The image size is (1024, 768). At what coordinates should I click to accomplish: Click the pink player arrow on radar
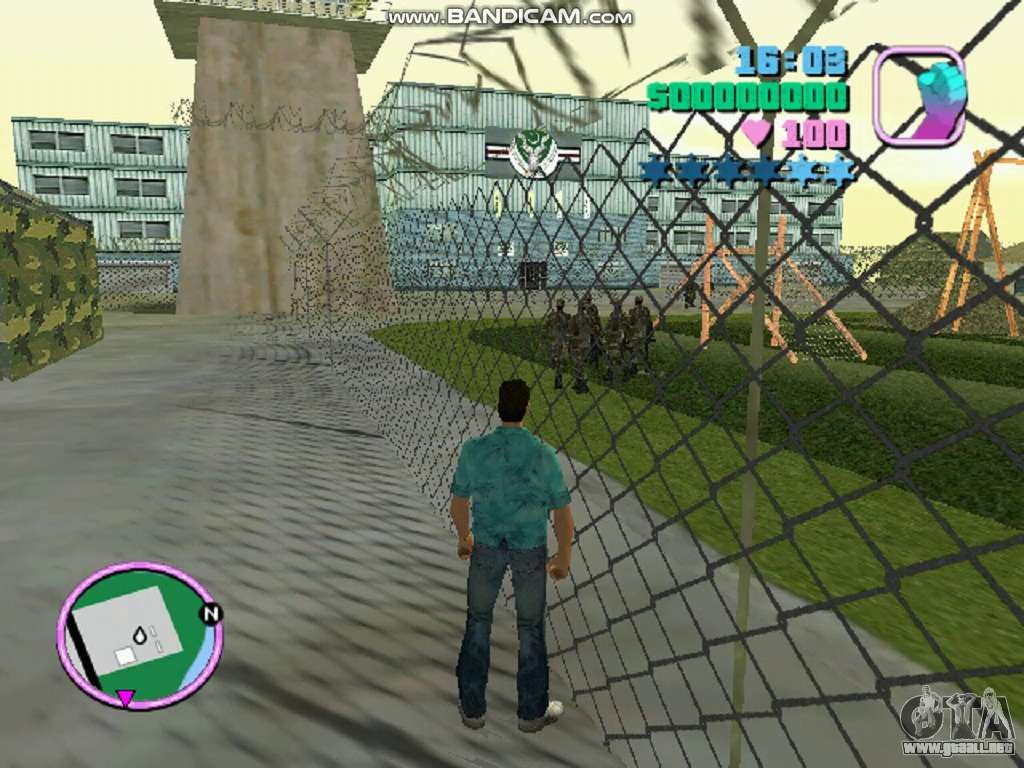125,697
